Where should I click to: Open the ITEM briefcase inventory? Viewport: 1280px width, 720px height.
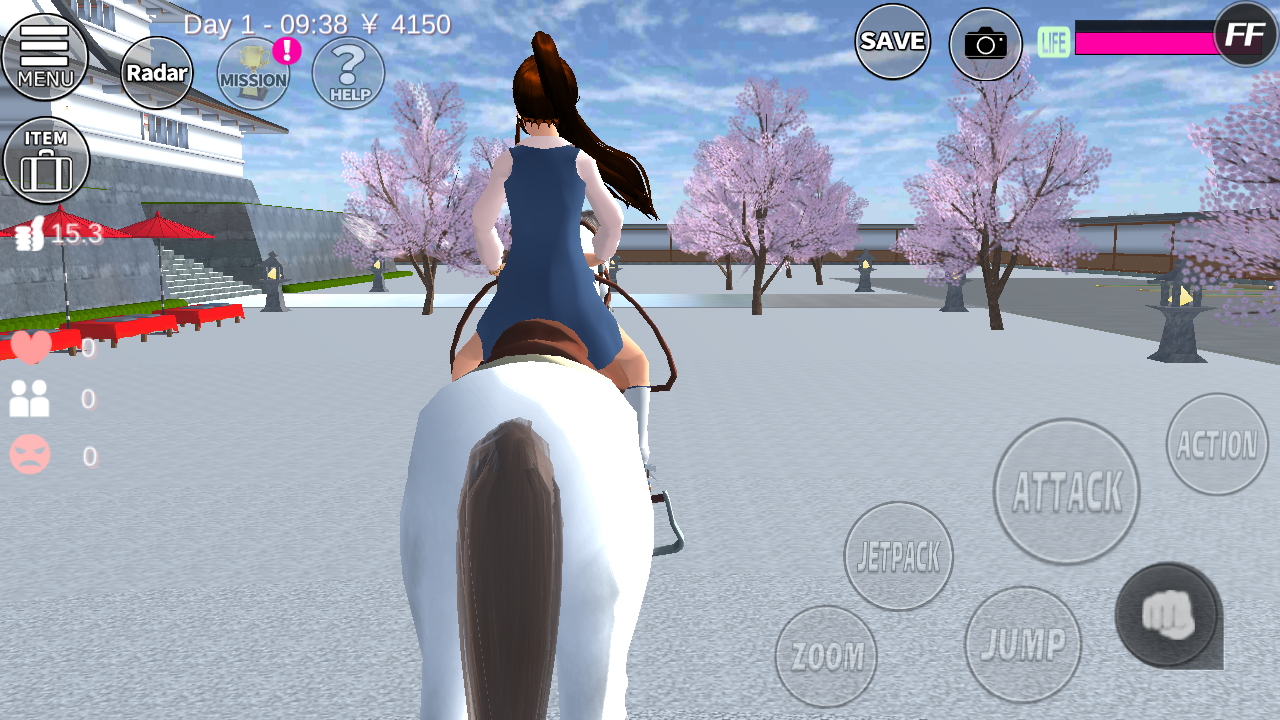tap(46, 160)
